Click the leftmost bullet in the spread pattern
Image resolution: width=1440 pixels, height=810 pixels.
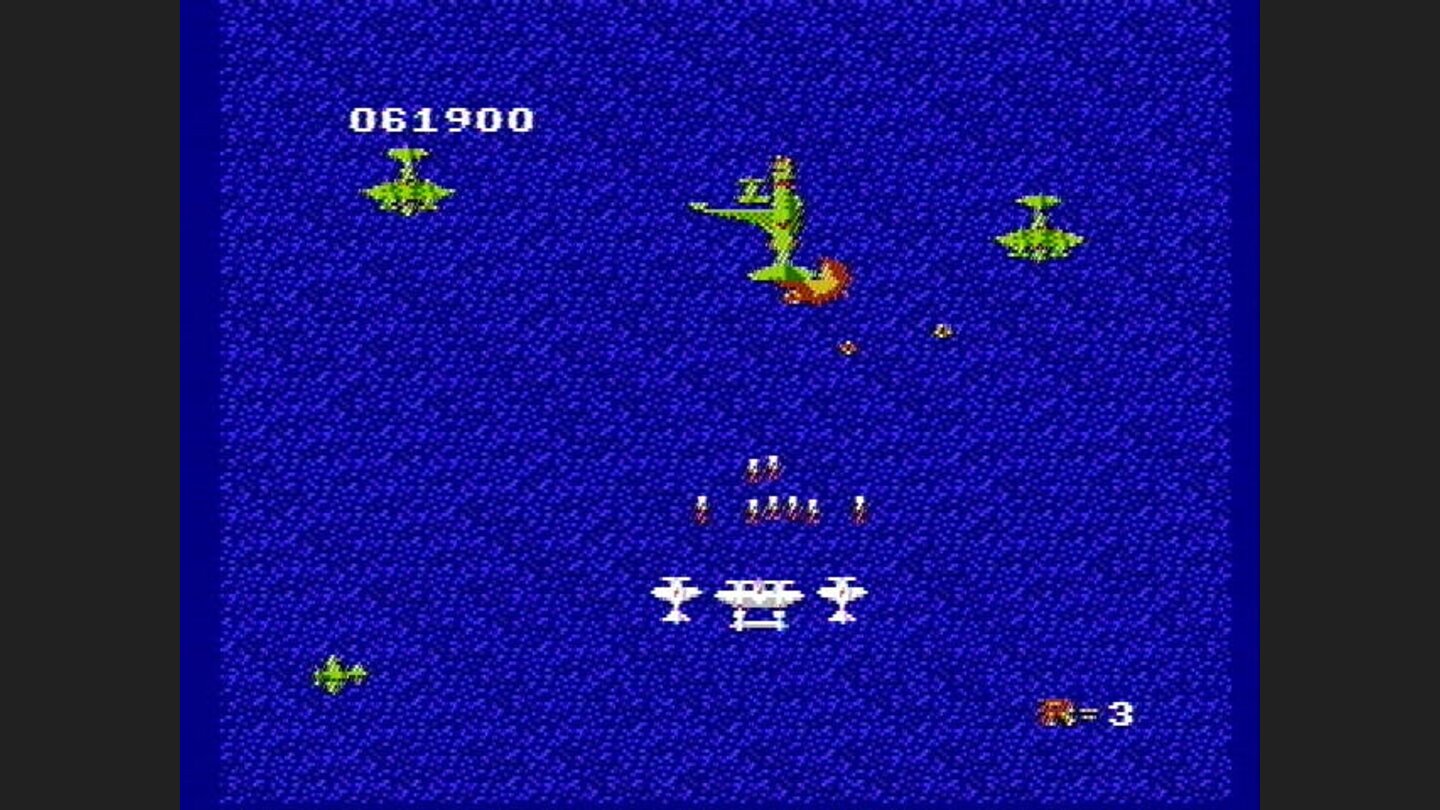click(700, 507)
